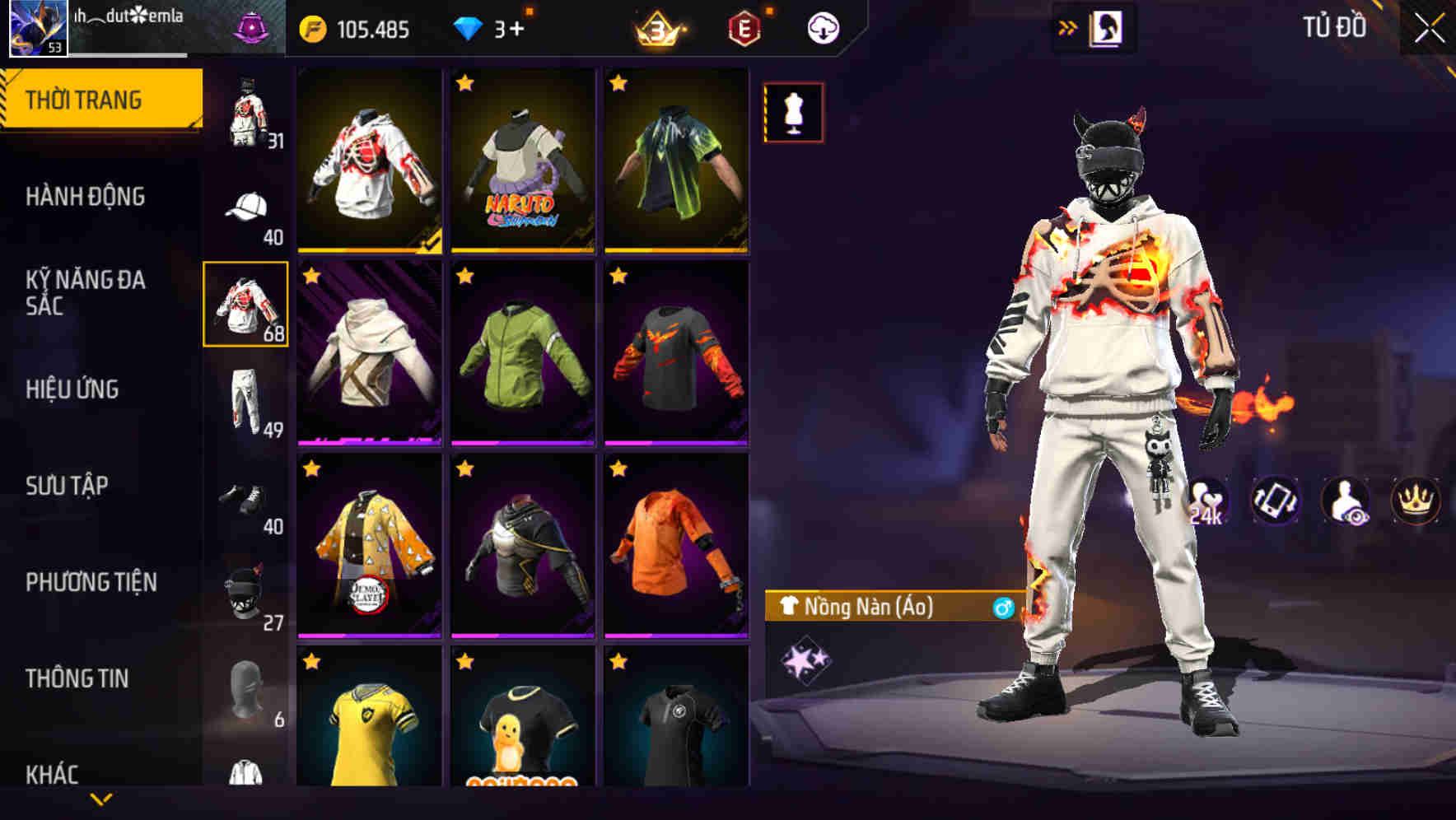
Task: Expand more categories with the bottom chevron
Action: (x=103, y=799)
